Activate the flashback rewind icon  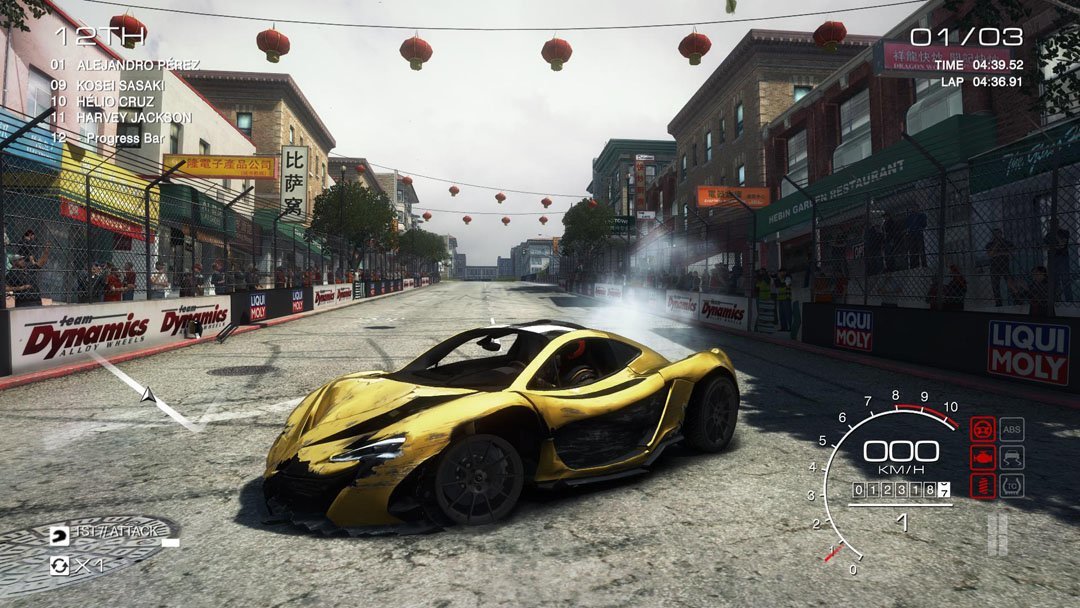pyautogui.click(x=60, y=565)
